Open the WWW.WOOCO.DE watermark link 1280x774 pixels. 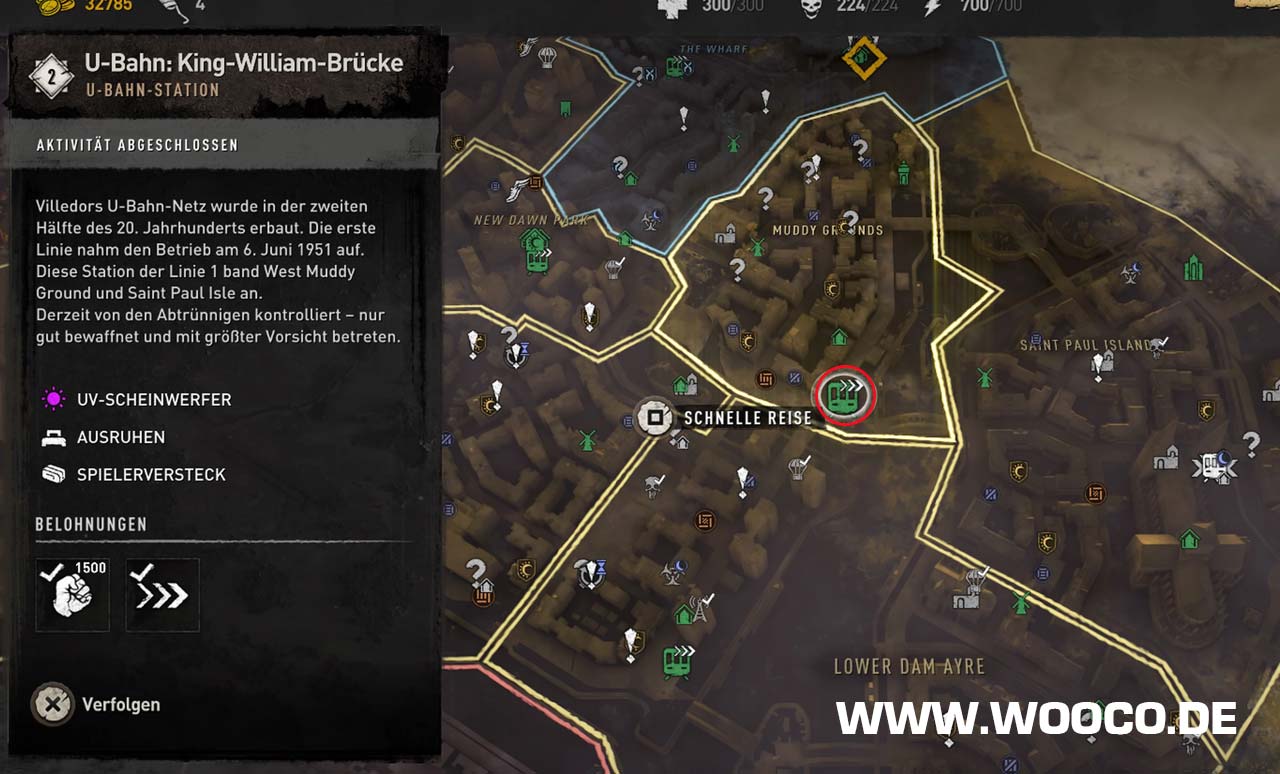(x=1036, y=718)
